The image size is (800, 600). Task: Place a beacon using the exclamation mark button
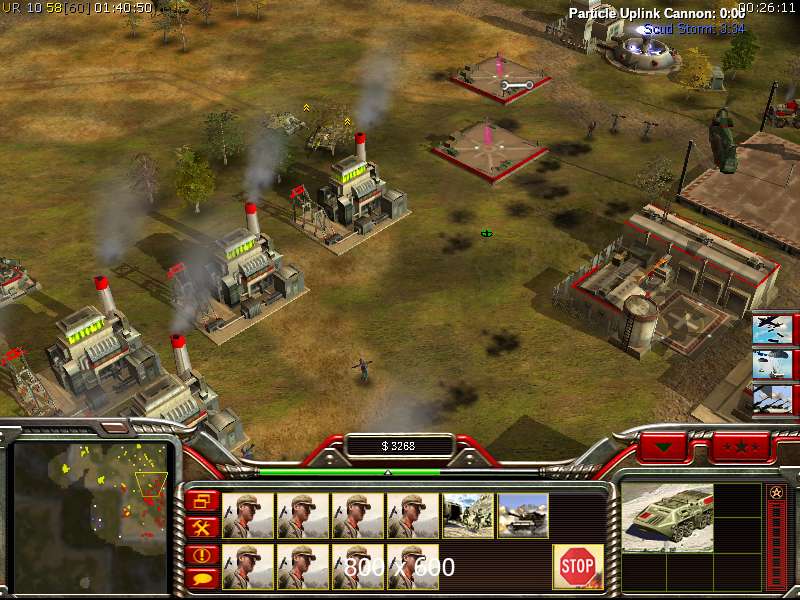[x=202, y=553]
